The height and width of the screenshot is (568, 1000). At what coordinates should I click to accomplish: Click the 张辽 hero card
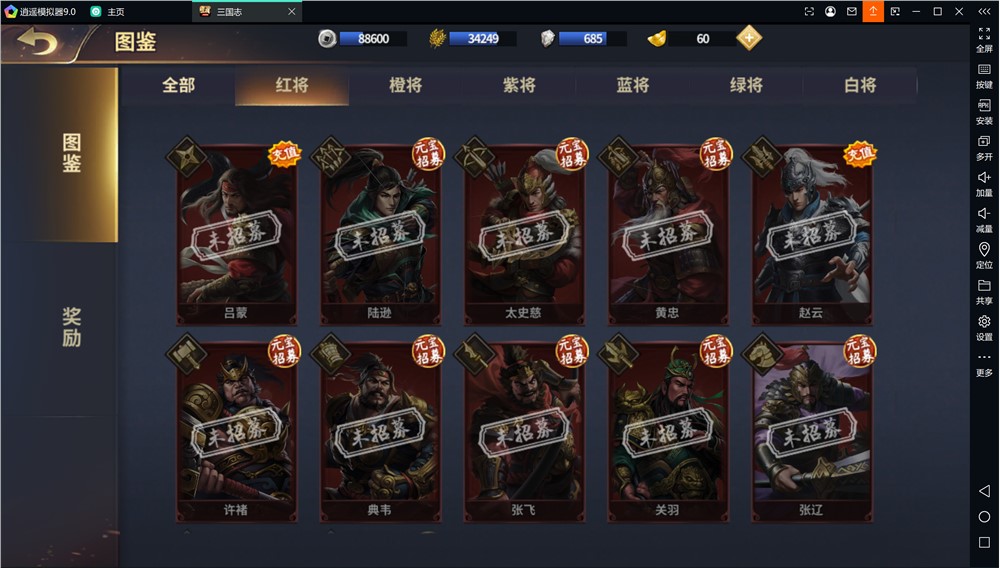[x=811, y=431]
